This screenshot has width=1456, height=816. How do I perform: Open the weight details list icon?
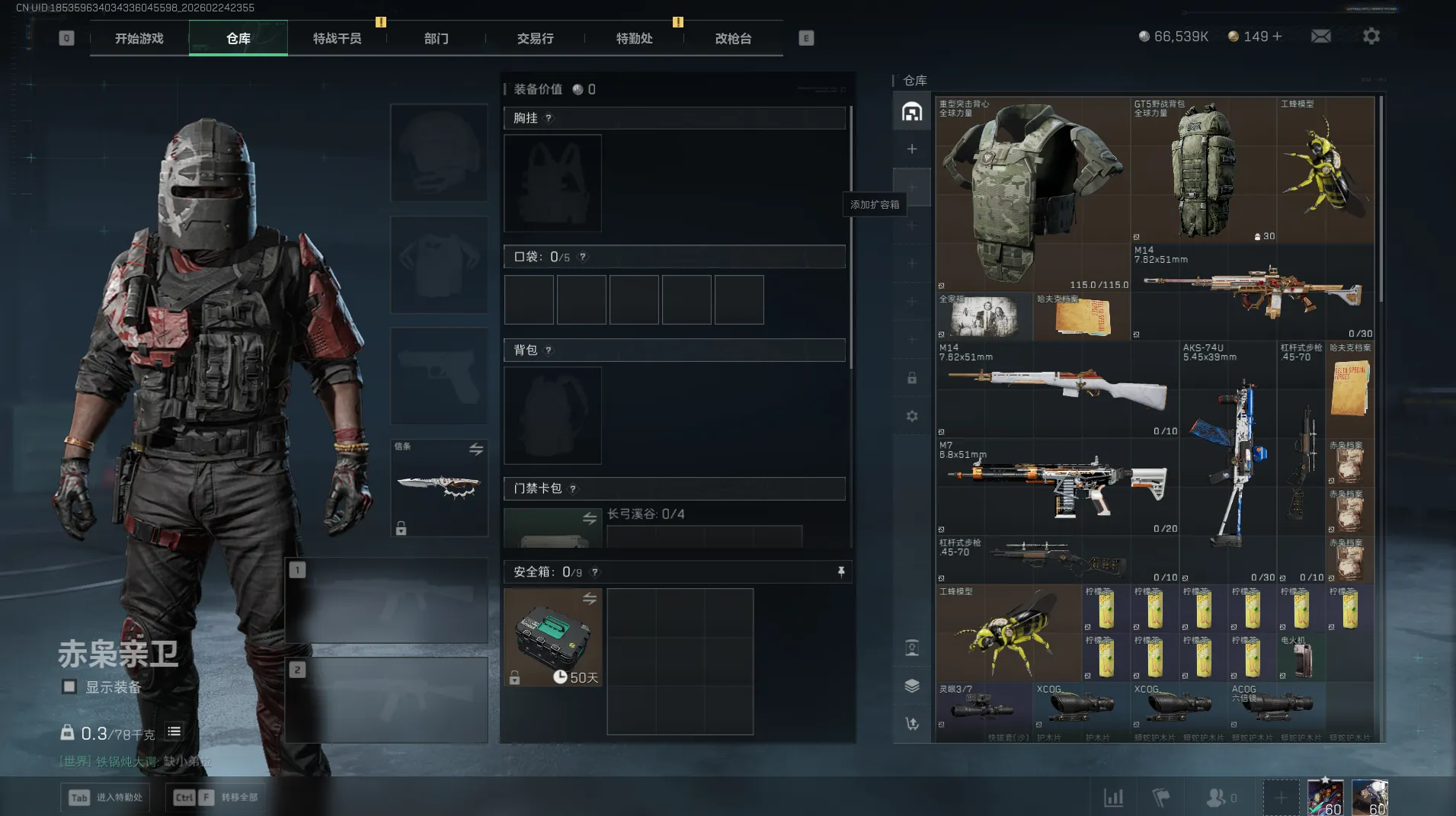point(174,731)
